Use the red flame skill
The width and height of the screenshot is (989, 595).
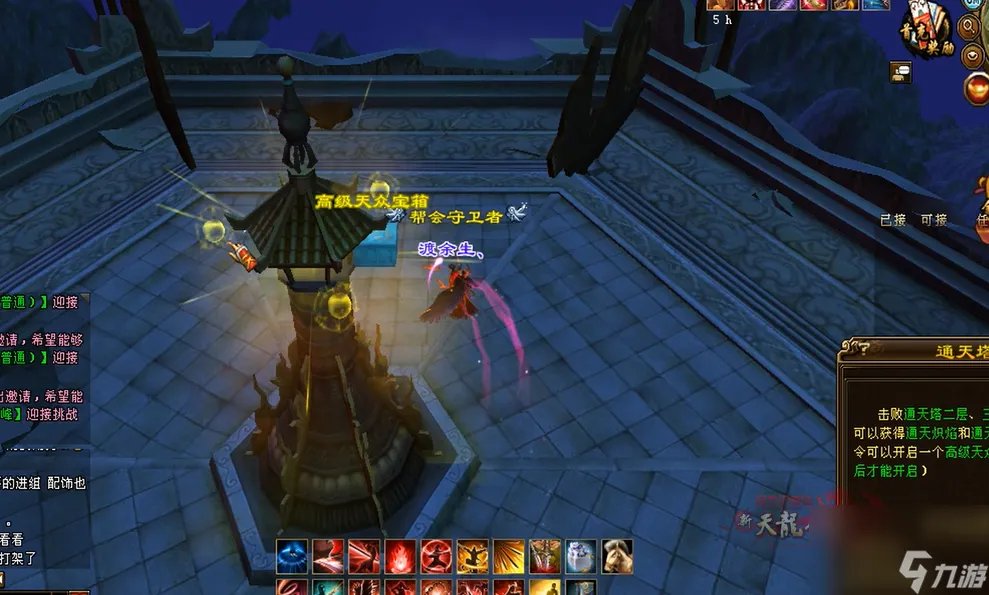tap(401, 555)
